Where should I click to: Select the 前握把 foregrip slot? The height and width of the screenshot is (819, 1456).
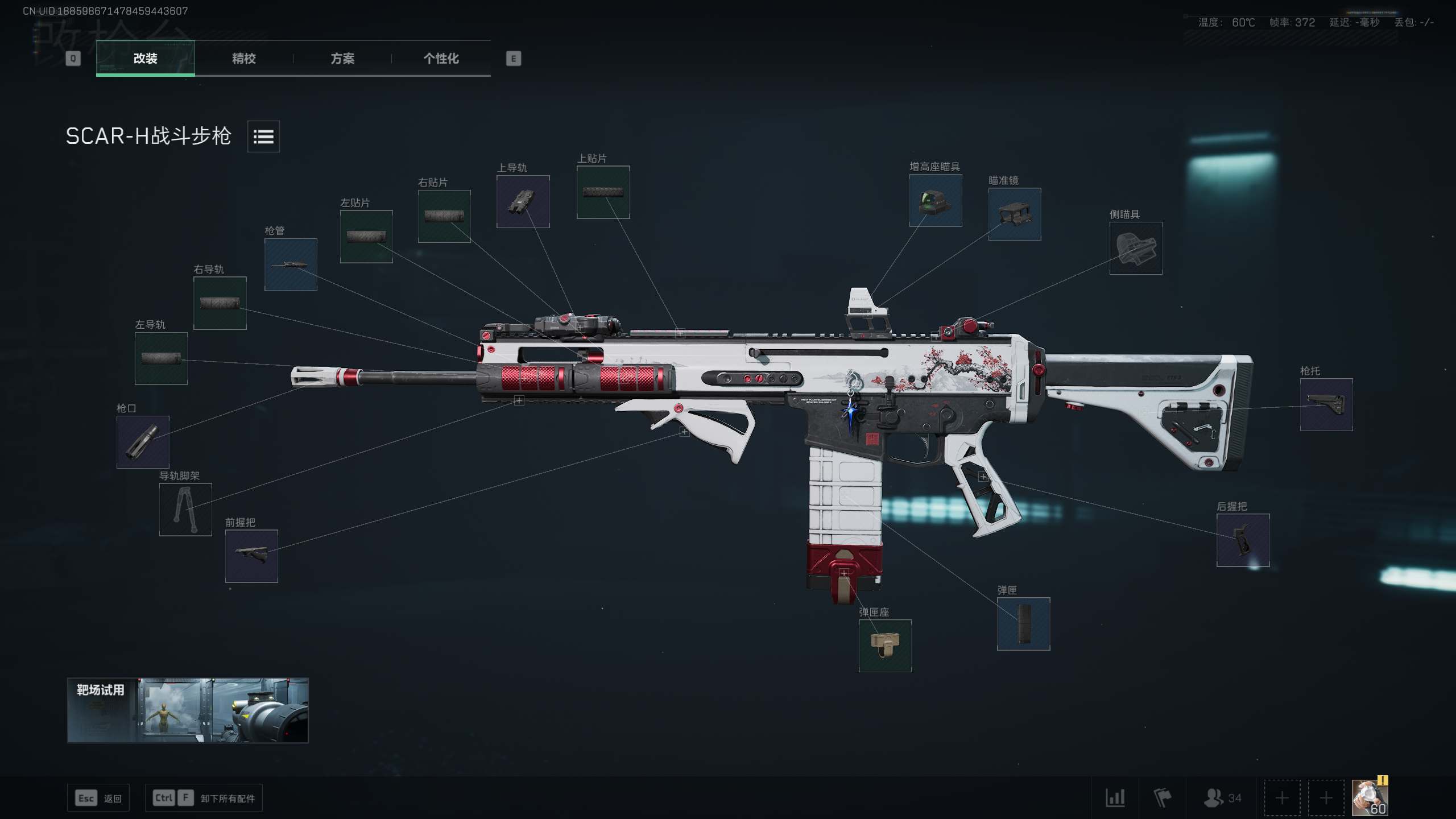click(251, 556)
